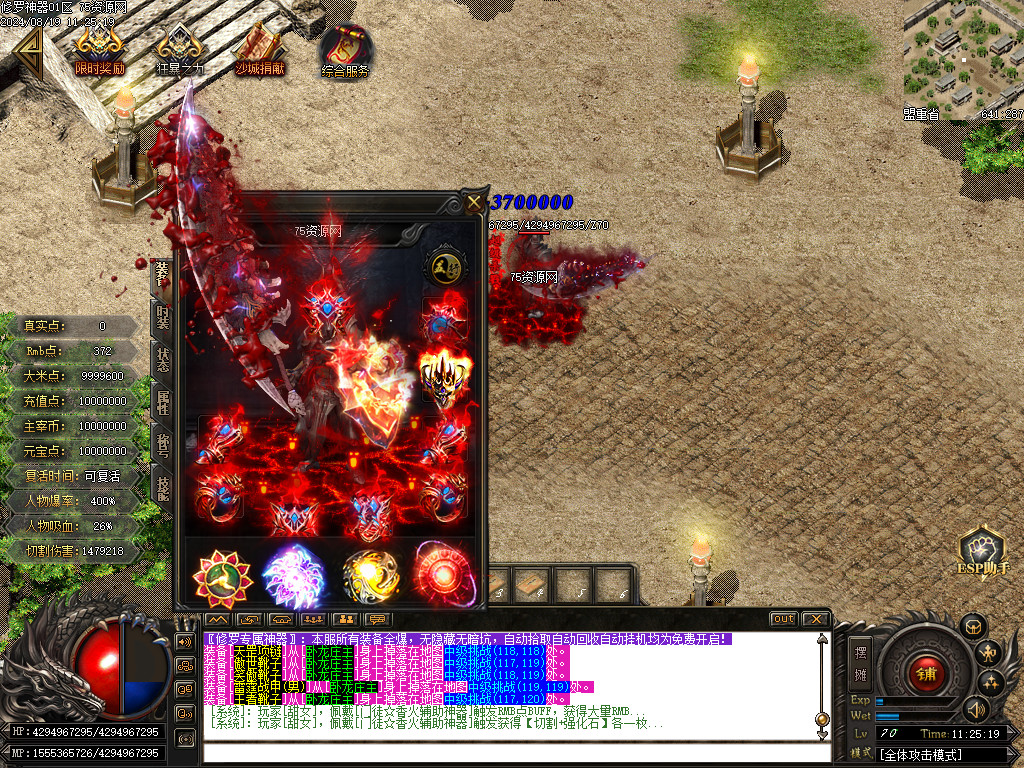Toggle the sound speaker button
The image size is (1024, 768).
[x=975, y=709]
